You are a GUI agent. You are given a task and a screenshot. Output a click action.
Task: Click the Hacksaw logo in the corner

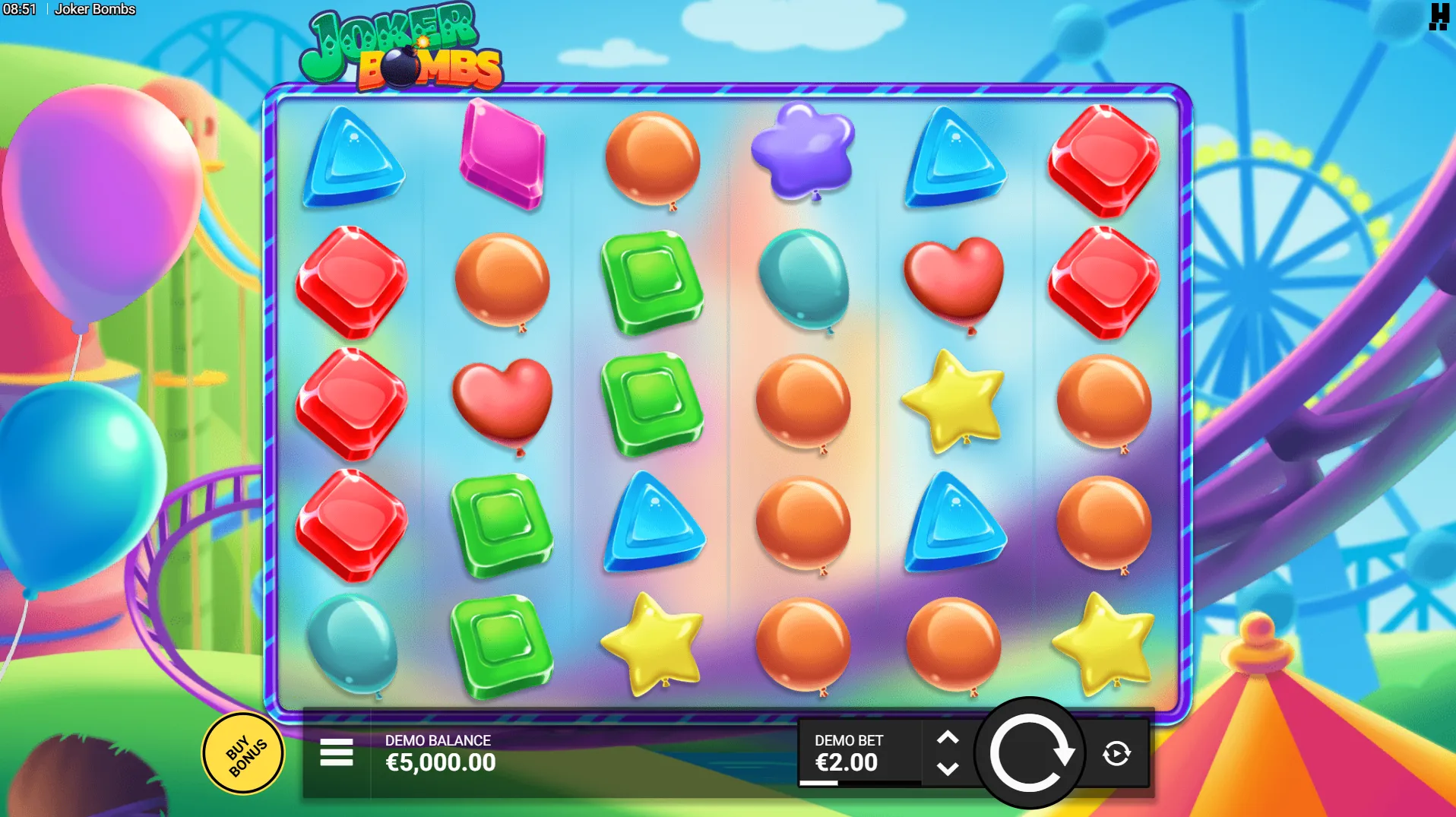pos(1439,17)
